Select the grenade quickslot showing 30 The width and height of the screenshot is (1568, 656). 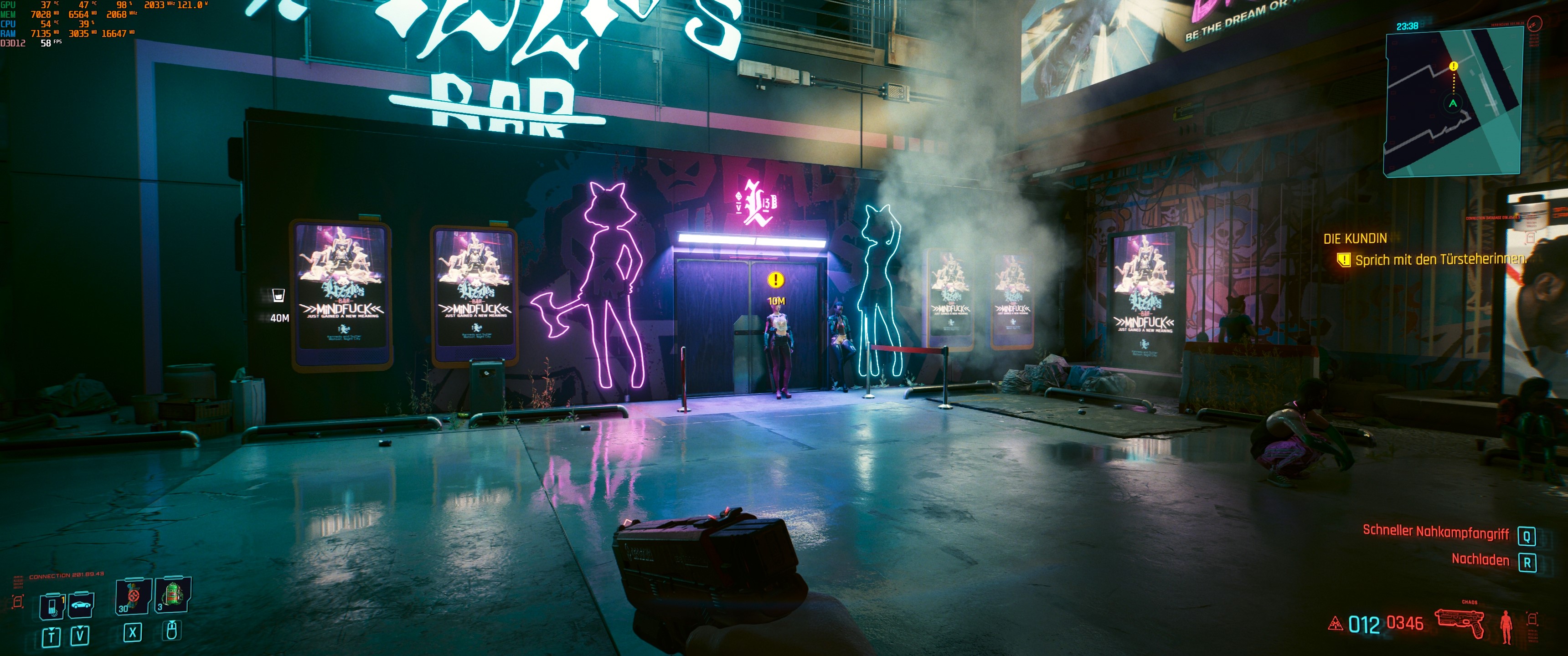133,596
